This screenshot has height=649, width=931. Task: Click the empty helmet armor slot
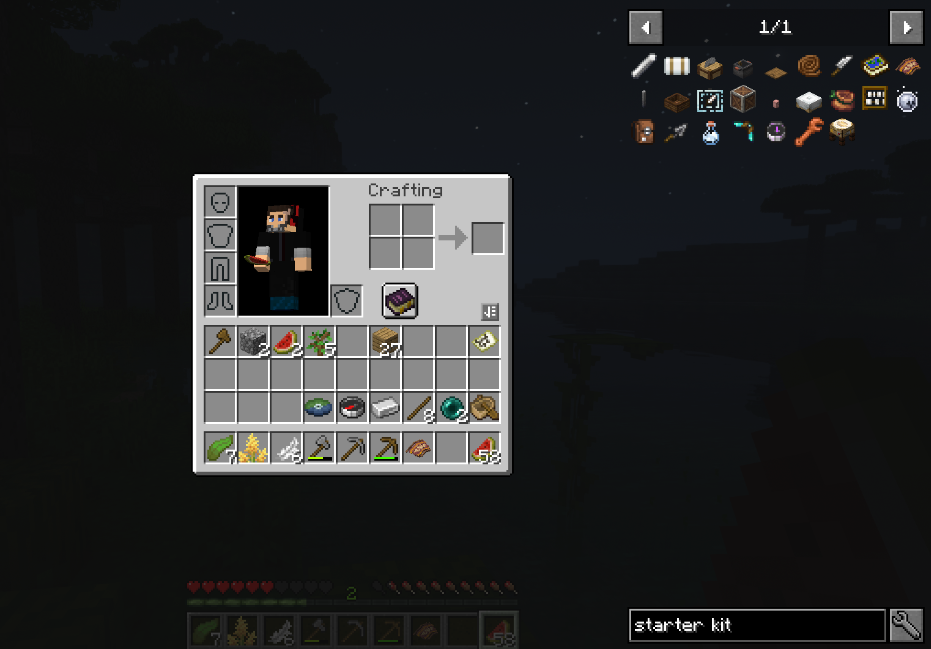click(220, 202)
